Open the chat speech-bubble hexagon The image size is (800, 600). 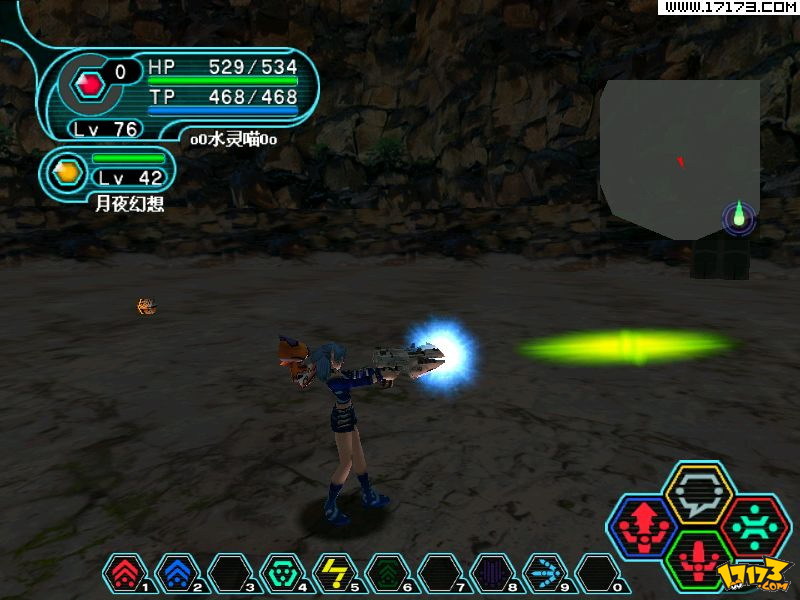(x=699, y=491)
